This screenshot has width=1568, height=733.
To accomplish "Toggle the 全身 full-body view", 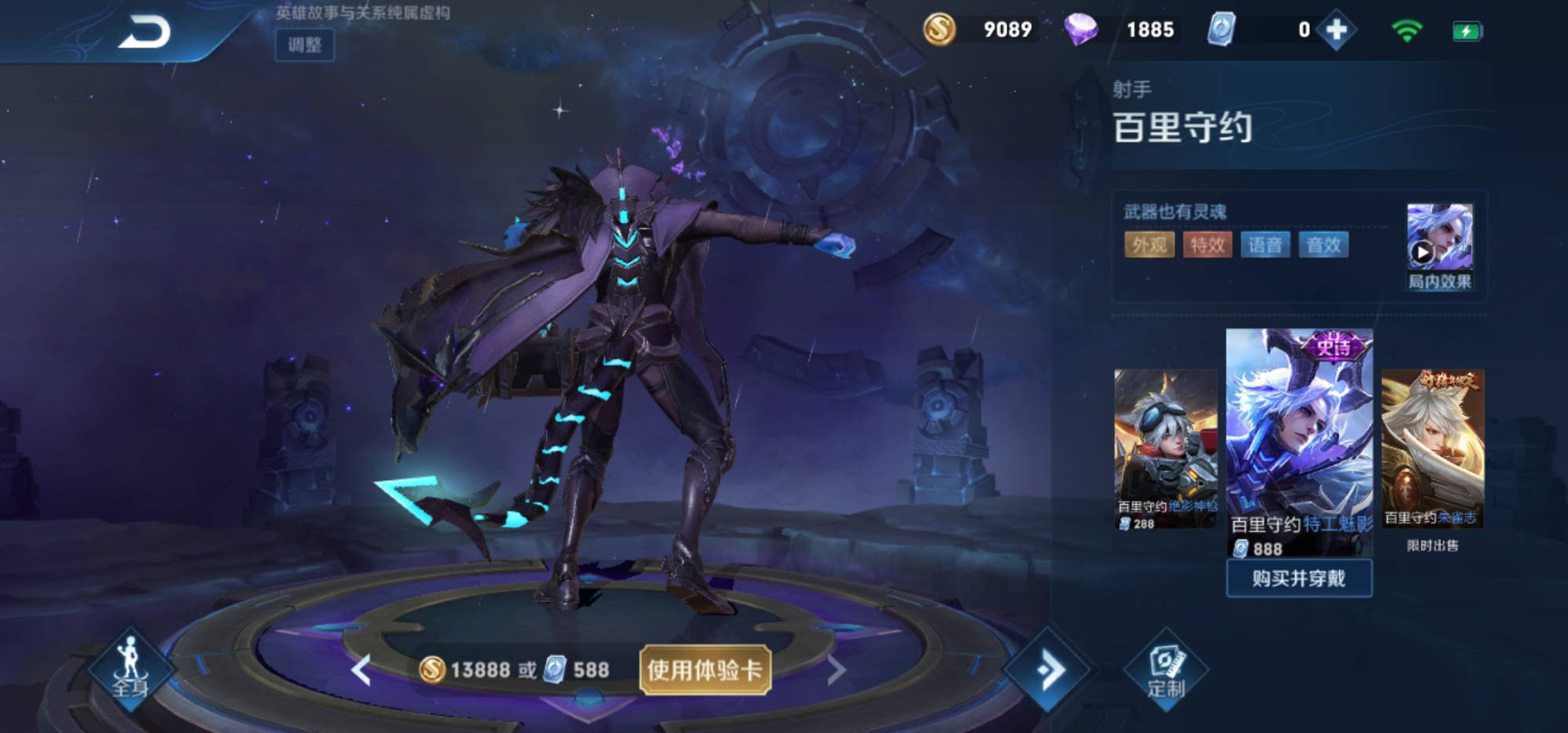I will click(x=130, y=669).
